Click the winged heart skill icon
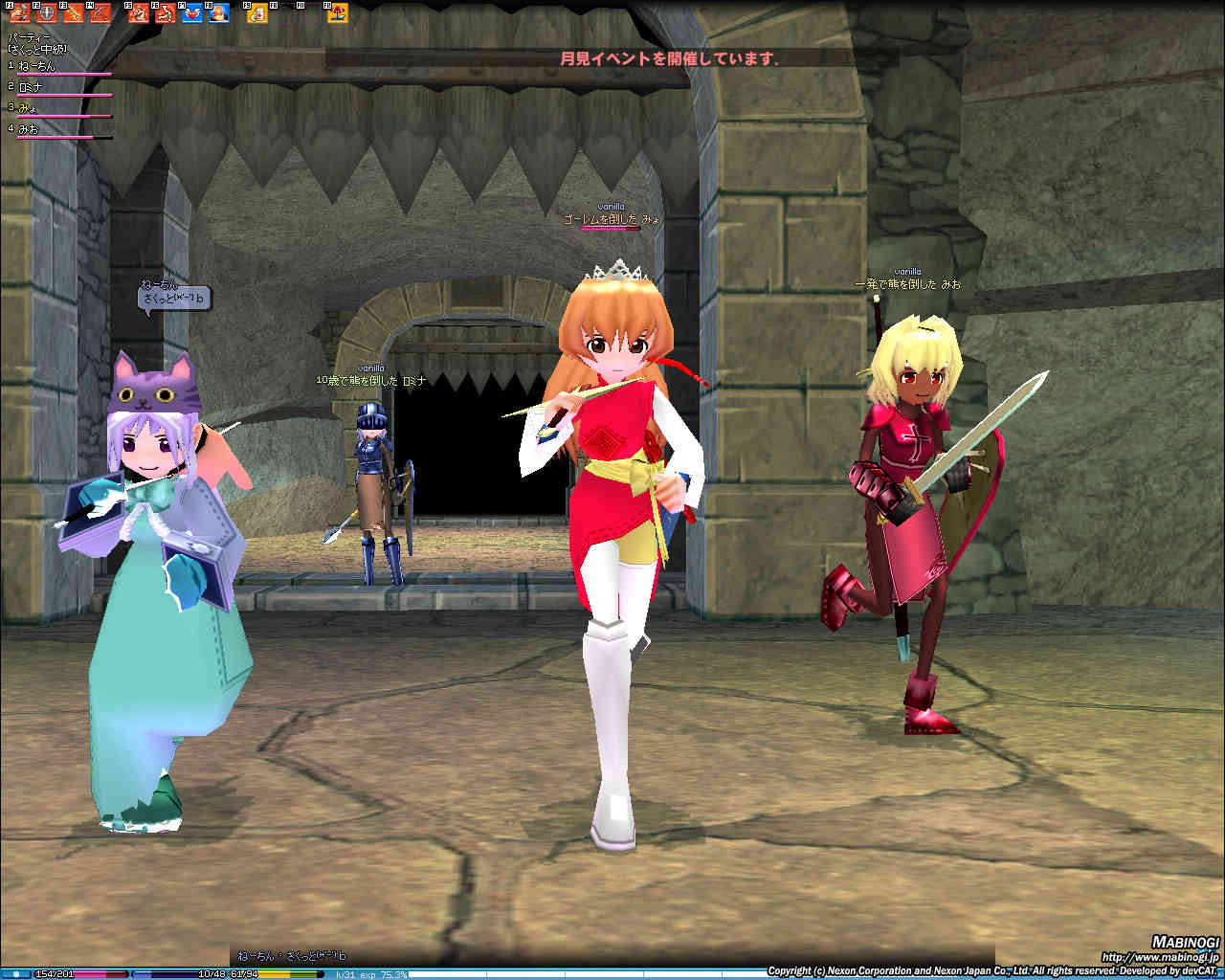1225x980 pixels. pos(192,13)
